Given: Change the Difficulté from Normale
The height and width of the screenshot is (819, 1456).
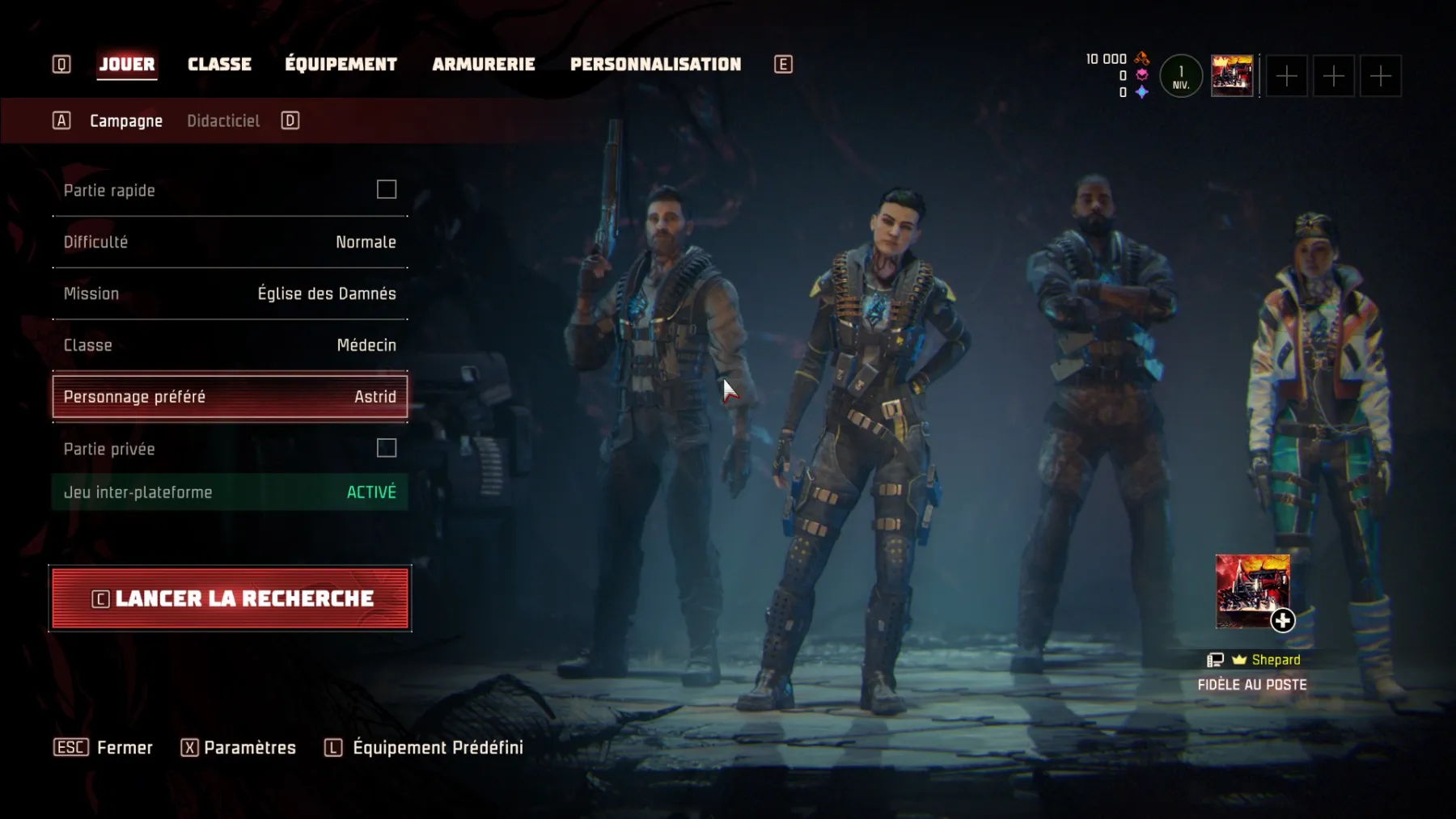Looking at the screenshot, I should (x=366, y=241).
